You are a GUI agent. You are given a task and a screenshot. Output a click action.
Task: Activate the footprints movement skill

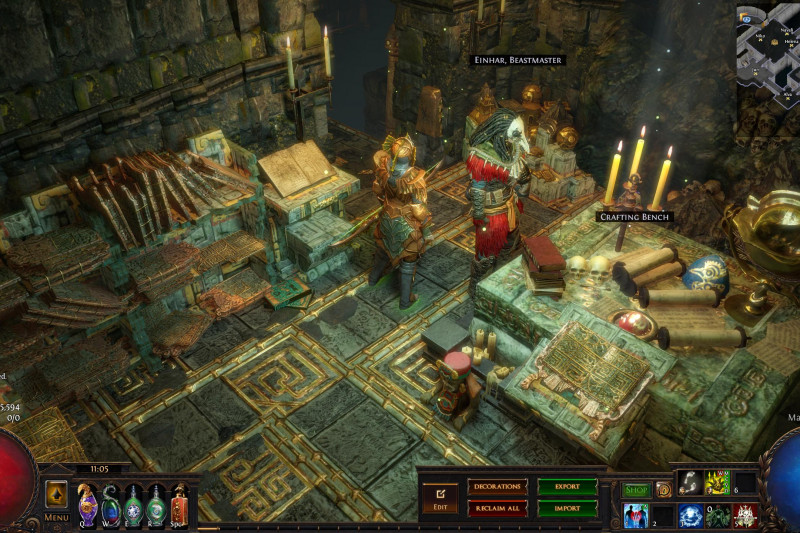coord(690,483)
